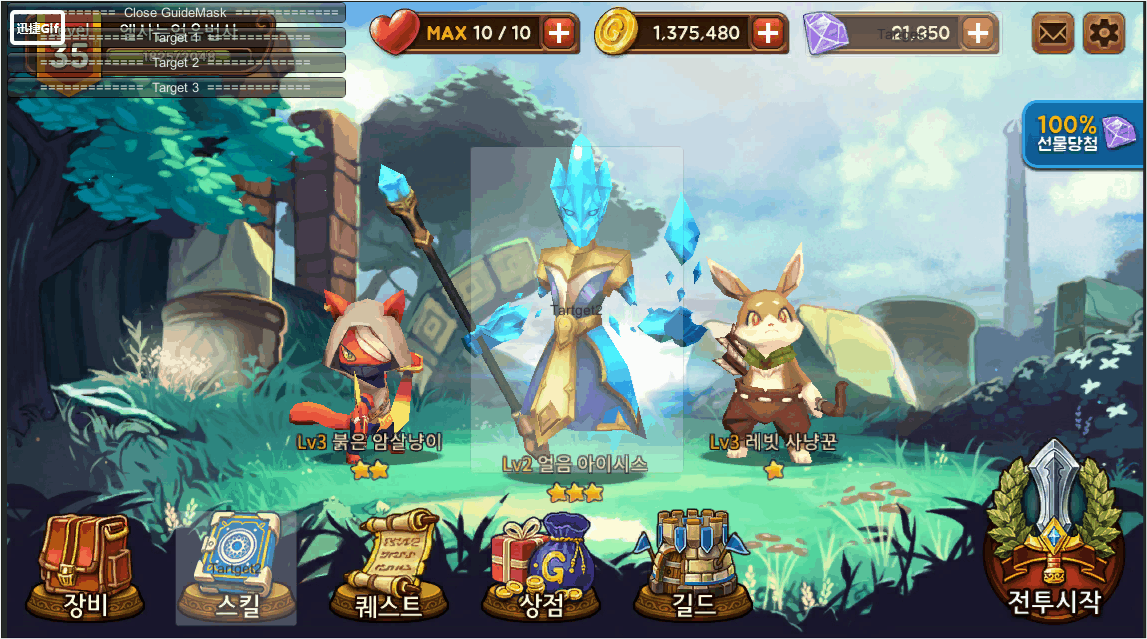Add hearts with the plus button
Image resolution: width=1147 pixels, height=639 pixels.
tap(559, 34)
